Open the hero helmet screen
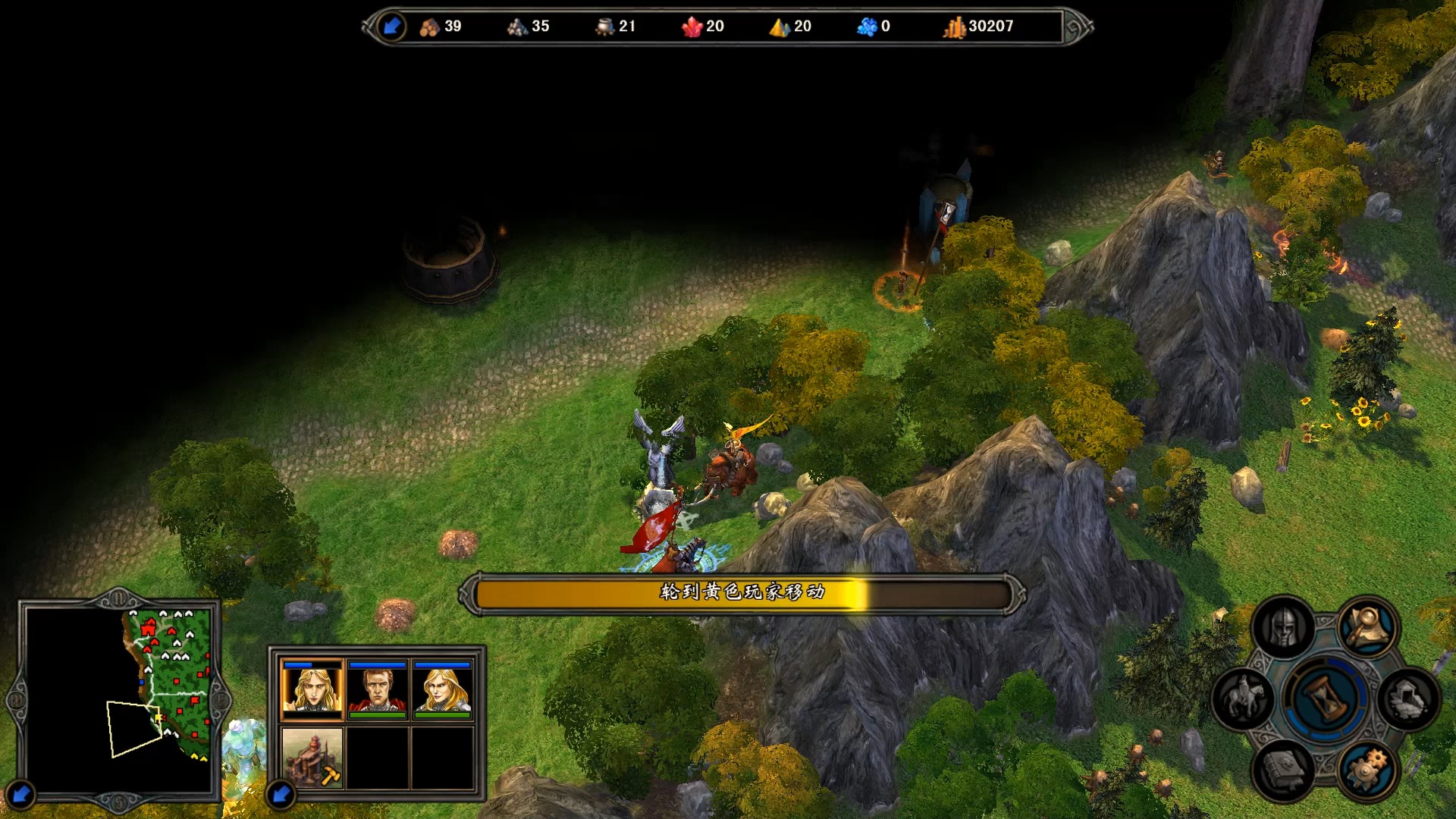Image resolution: width=1456 pixels, height=819 pixels. 1283,629
